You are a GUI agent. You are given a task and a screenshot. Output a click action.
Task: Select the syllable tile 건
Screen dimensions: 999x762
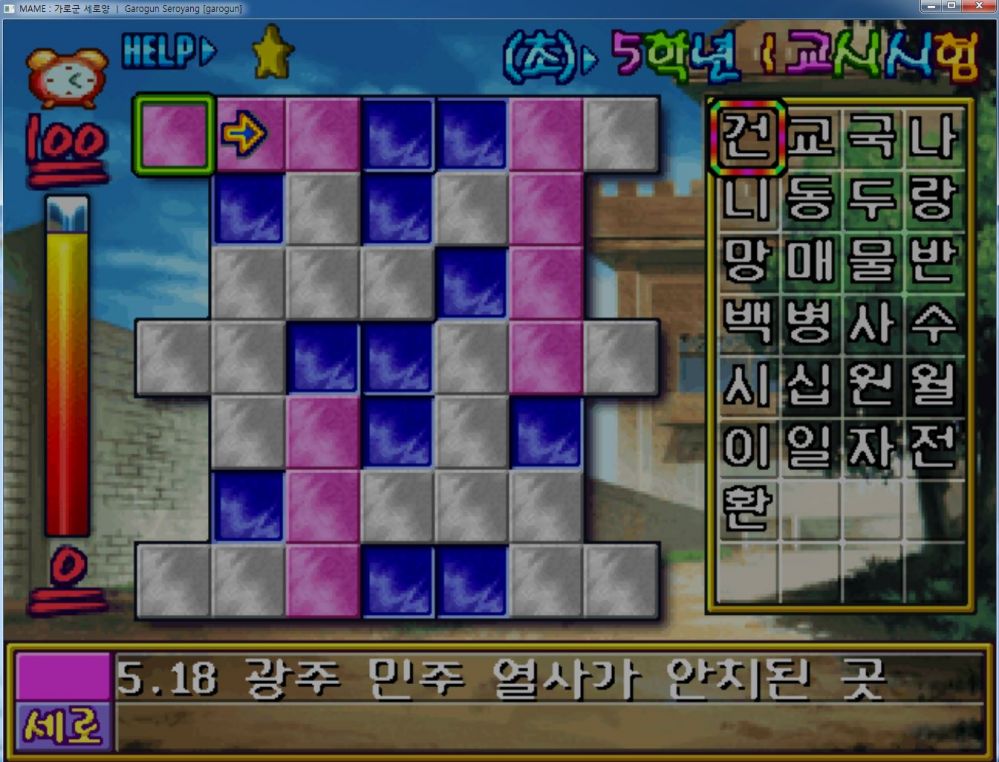click(x=747, y=138)
